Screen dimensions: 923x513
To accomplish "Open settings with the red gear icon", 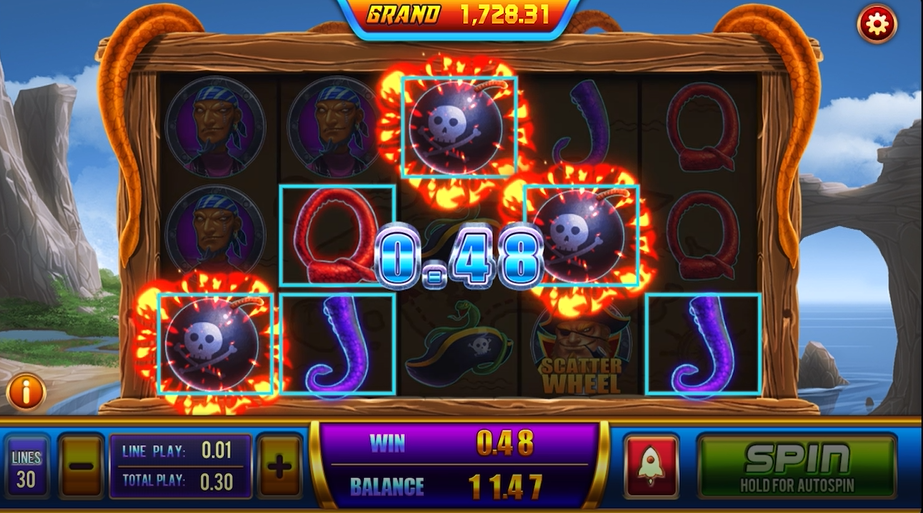I will 876,24.
